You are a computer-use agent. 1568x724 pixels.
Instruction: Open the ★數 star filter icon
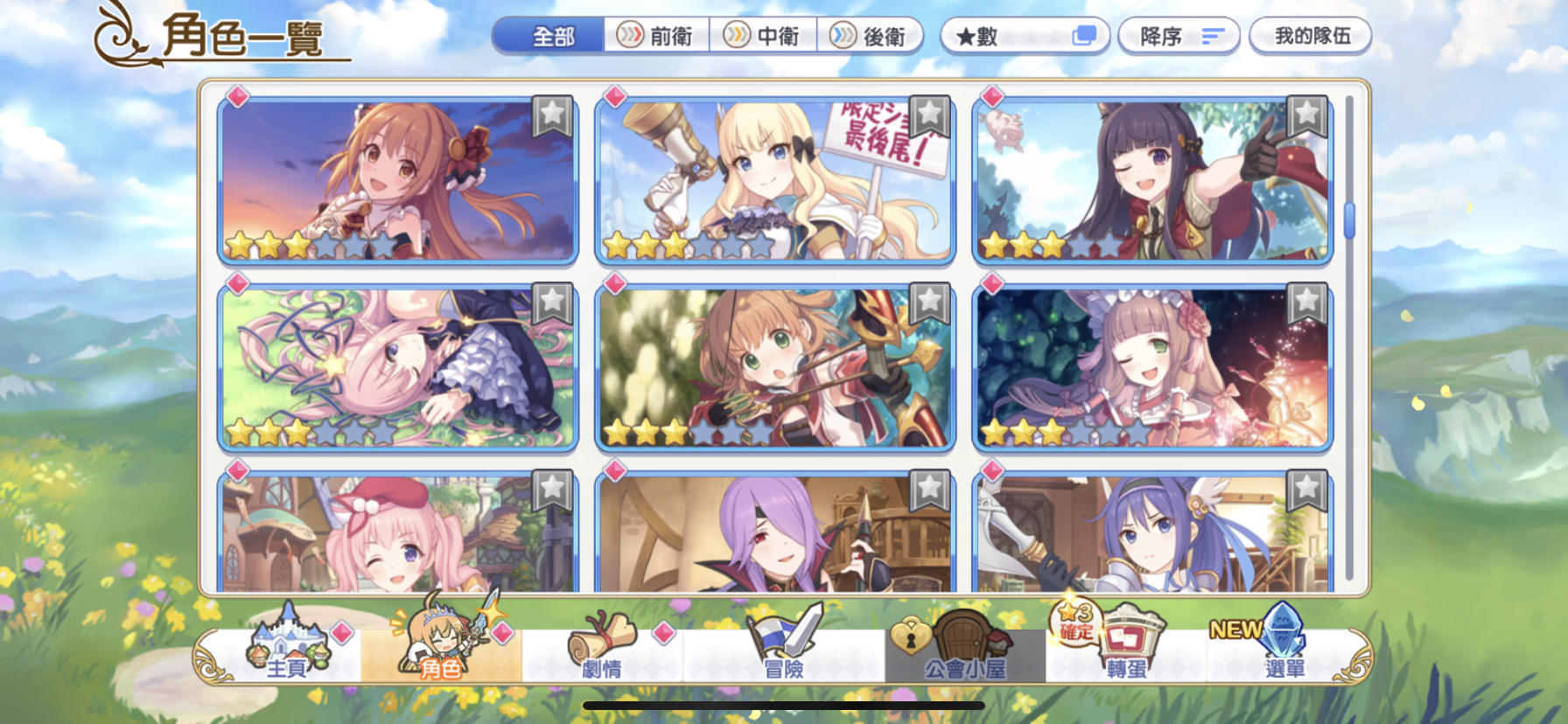click(x=1025, y=35)
